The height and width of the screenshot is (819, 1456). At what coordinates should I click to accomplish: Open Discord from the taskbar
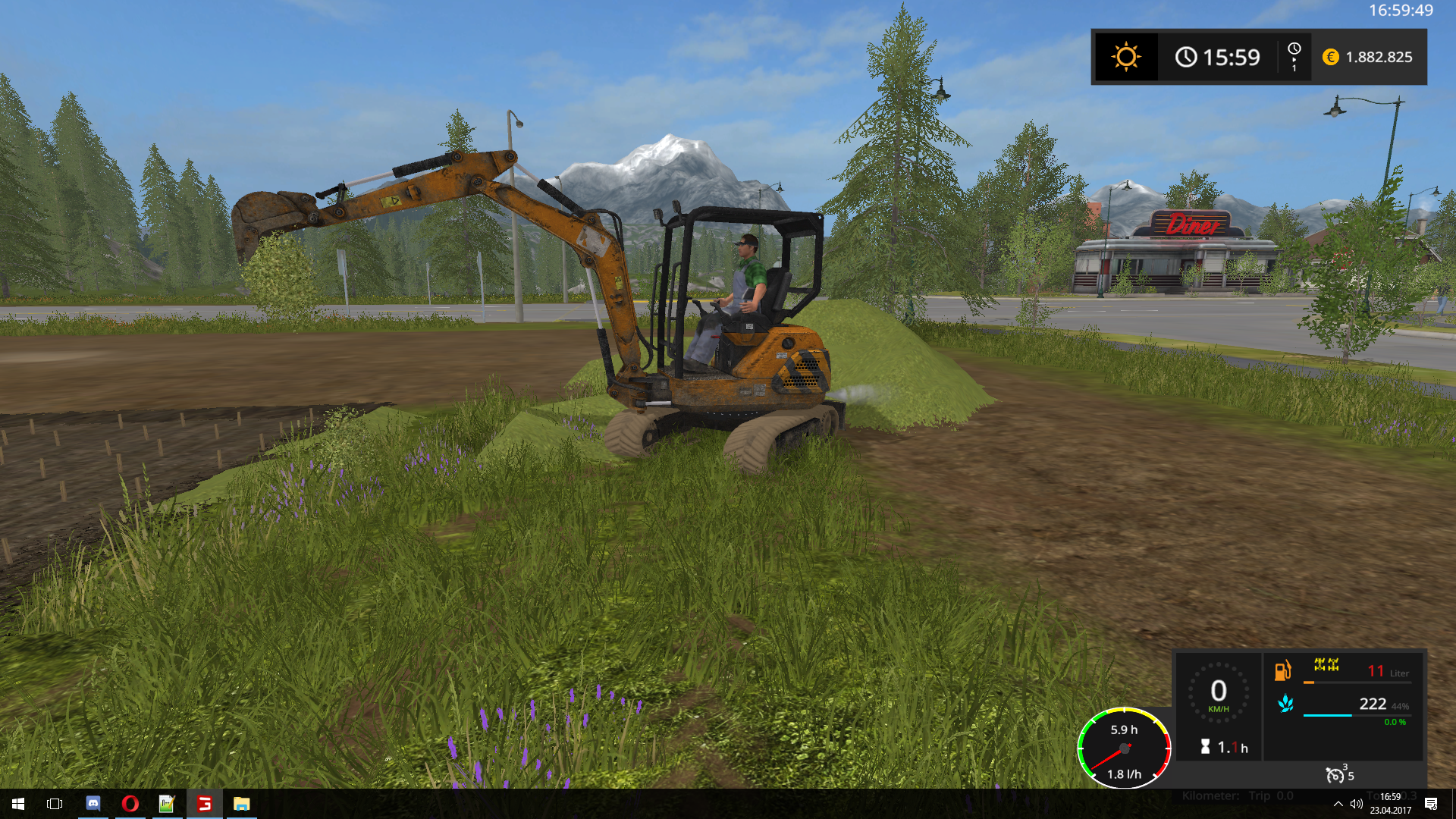point(93,804)
